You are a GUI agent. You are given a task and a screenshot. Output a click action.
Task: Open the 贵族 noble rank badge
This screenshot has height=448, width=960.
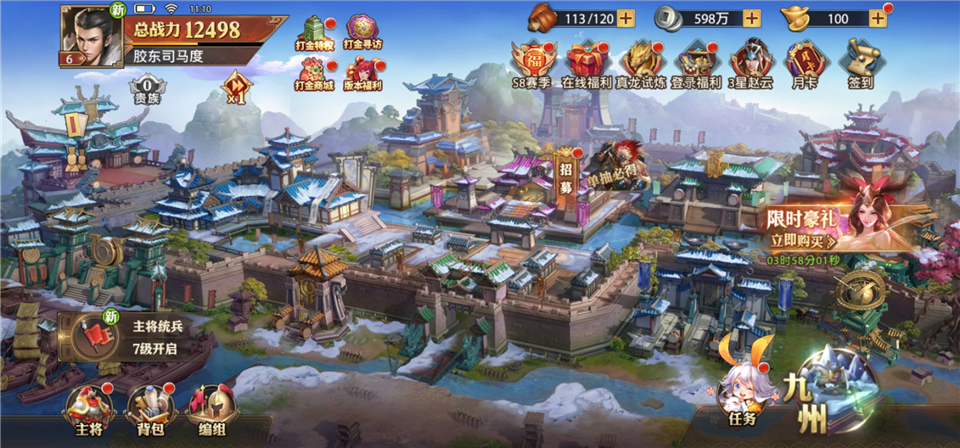pos(146,93)
